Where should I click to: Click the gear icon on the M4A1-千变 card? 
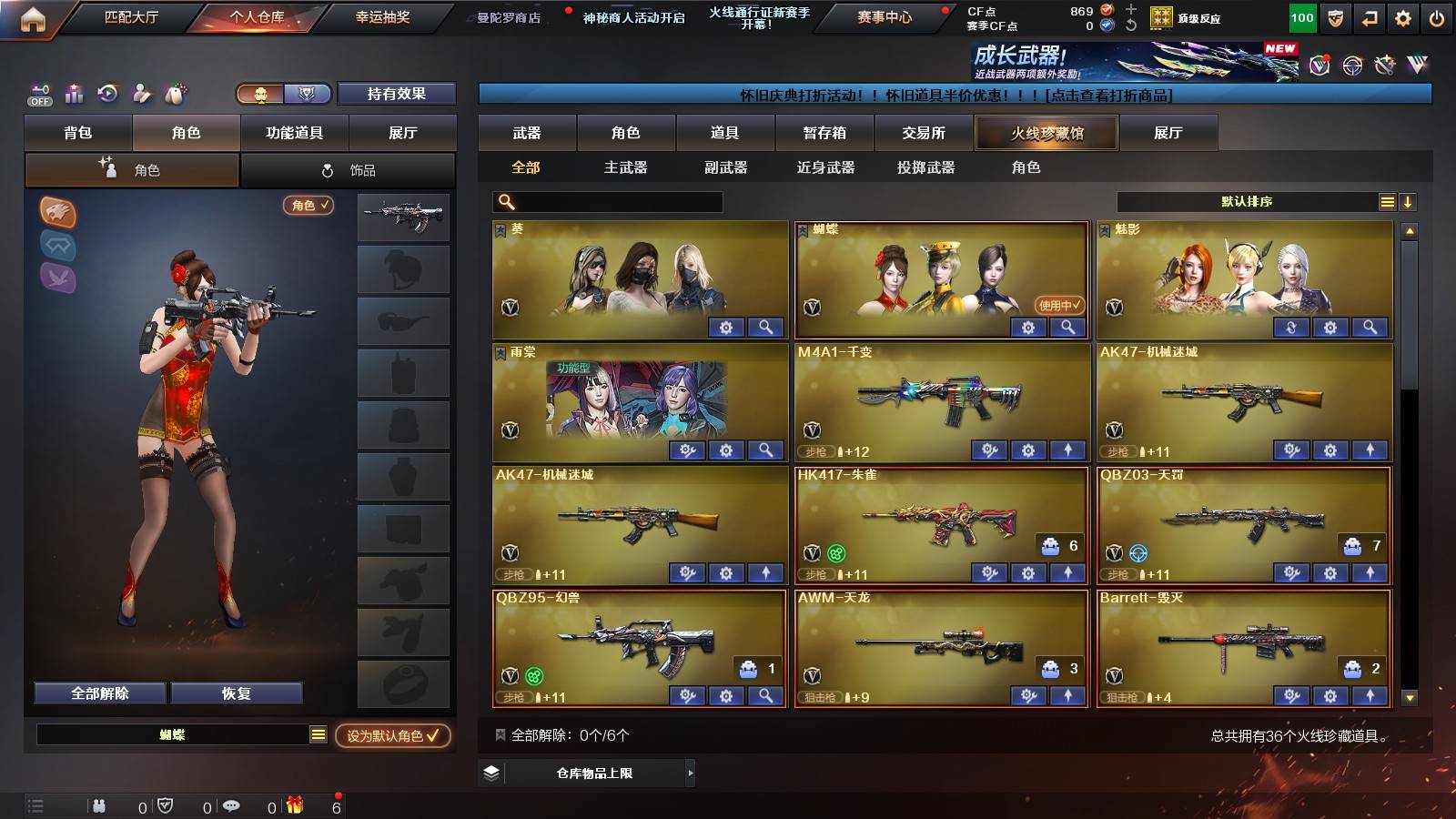pyautogui.click(x=1027, y=450)
